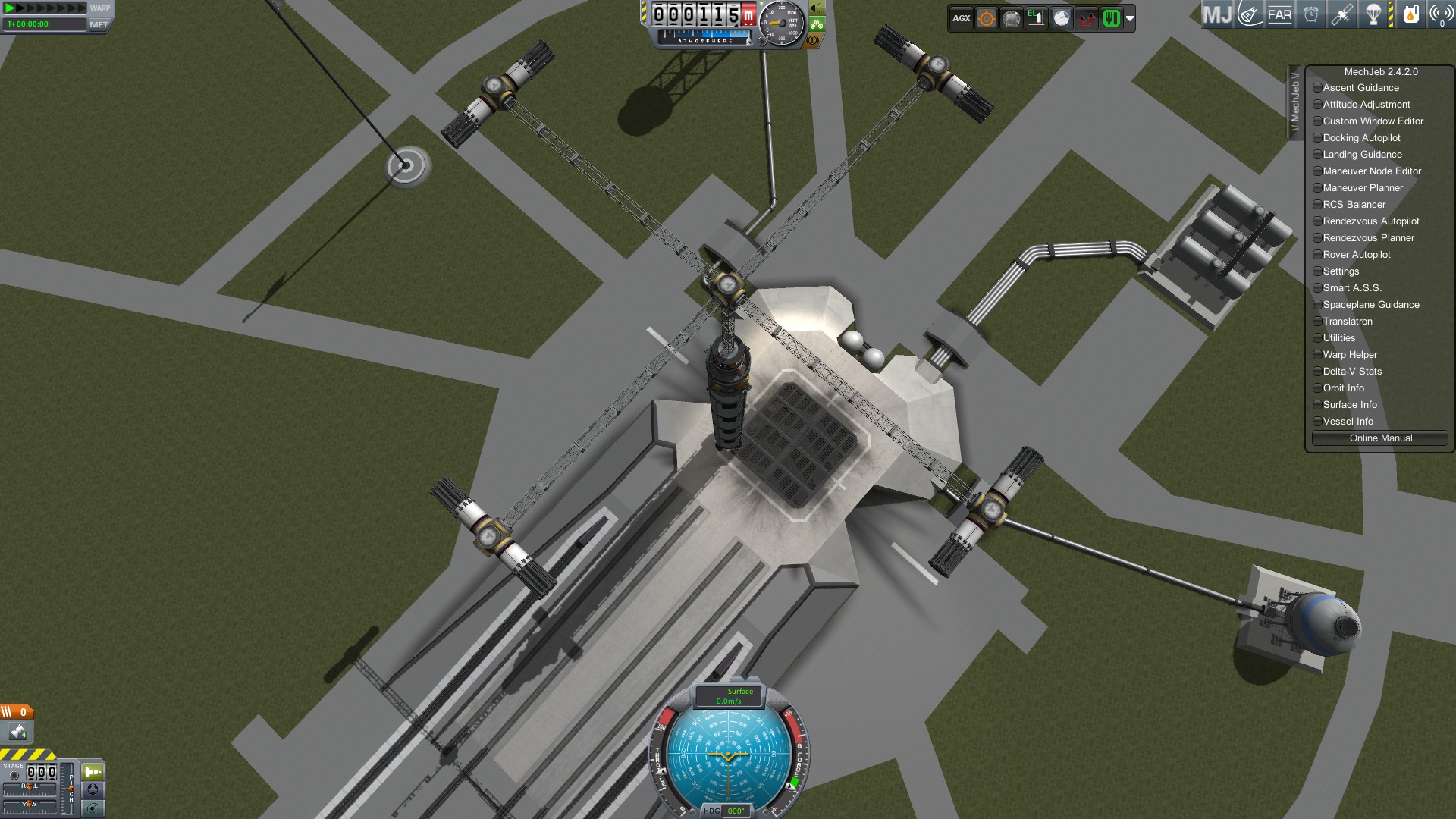Screen dimensions: 1456x819
Task: Collapse the MechJeb side tab
Action: pos(1294,102)
